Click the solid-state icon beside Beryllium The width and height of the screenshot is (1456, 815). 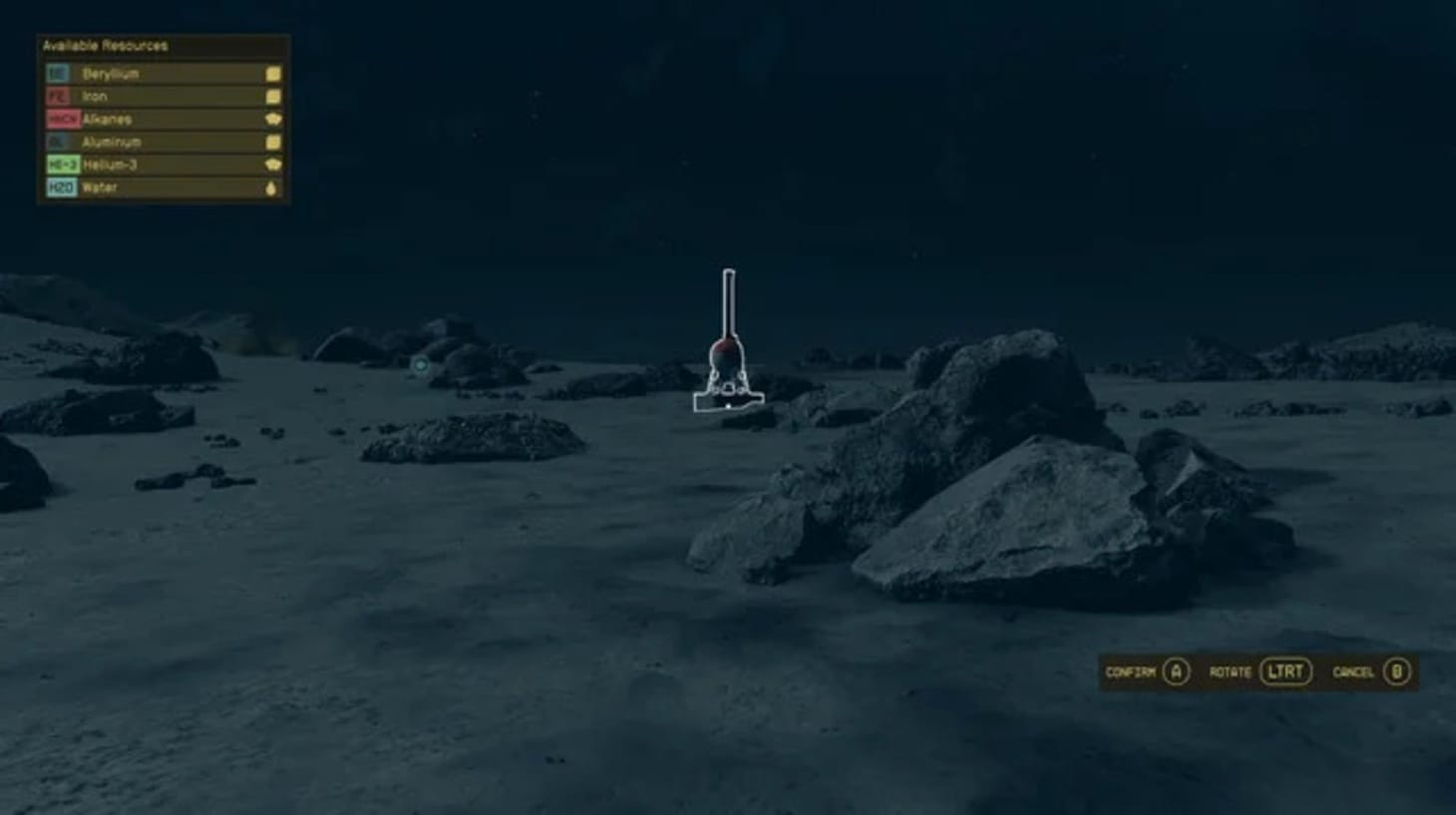click(x=271, y=74)
